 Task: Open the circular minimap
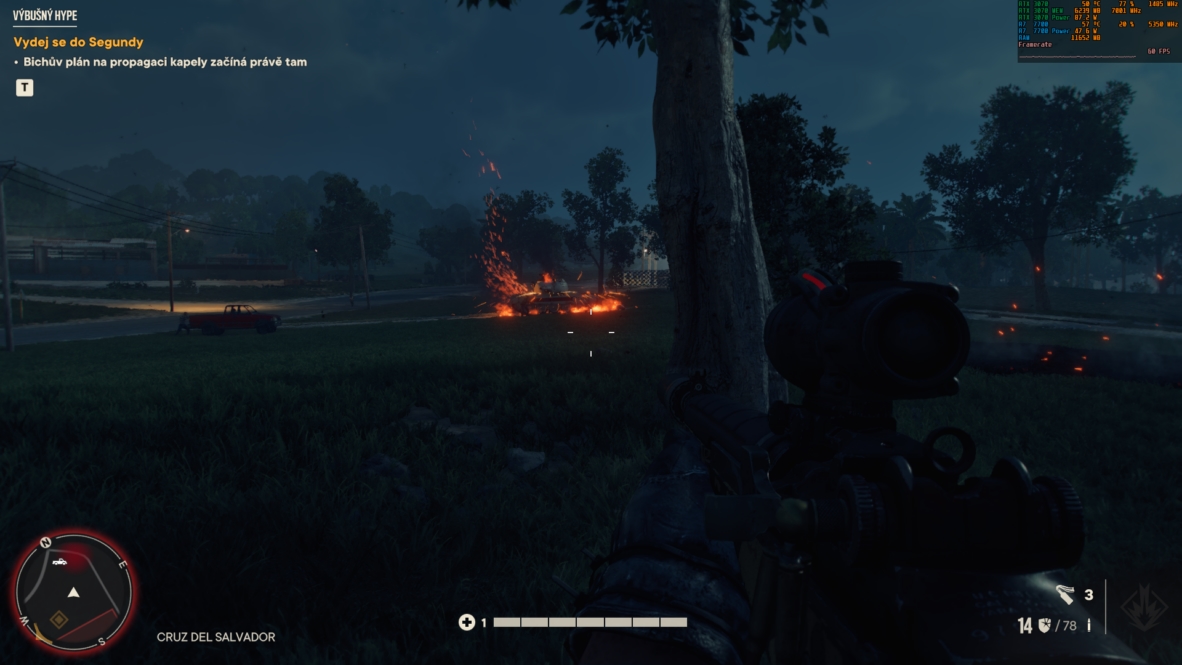73,592
